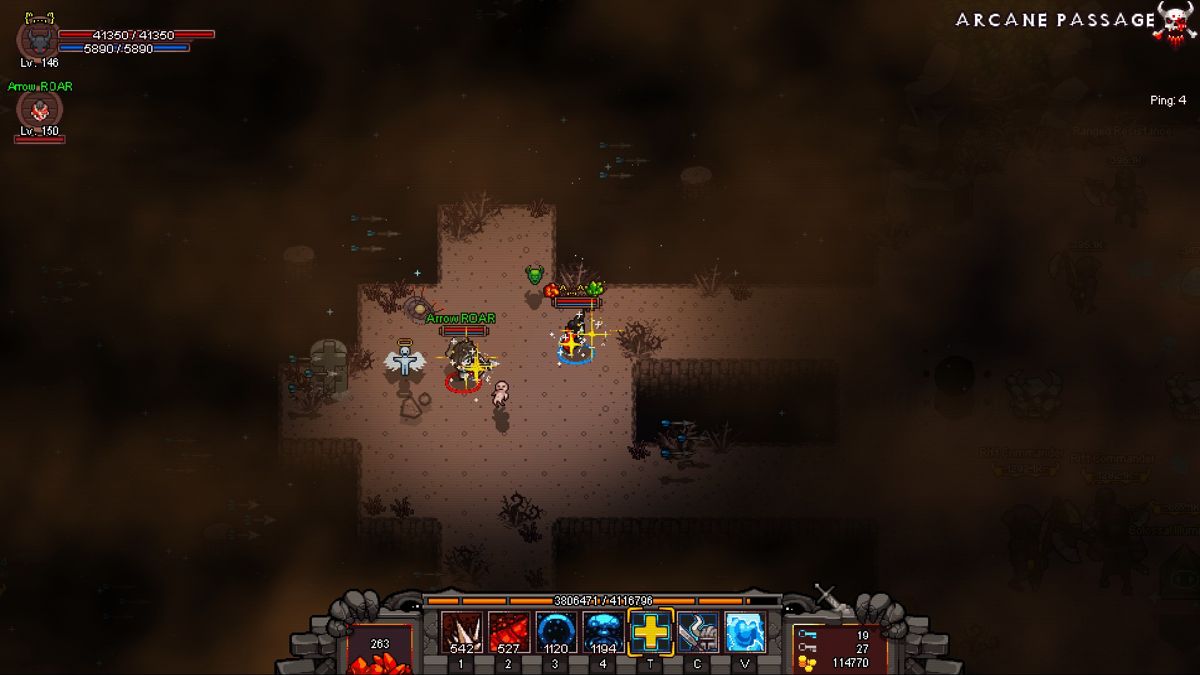1200x675 pixels.
Task: Click the horned skull icon beside Arcane Passage
Action: (1177, 21)
